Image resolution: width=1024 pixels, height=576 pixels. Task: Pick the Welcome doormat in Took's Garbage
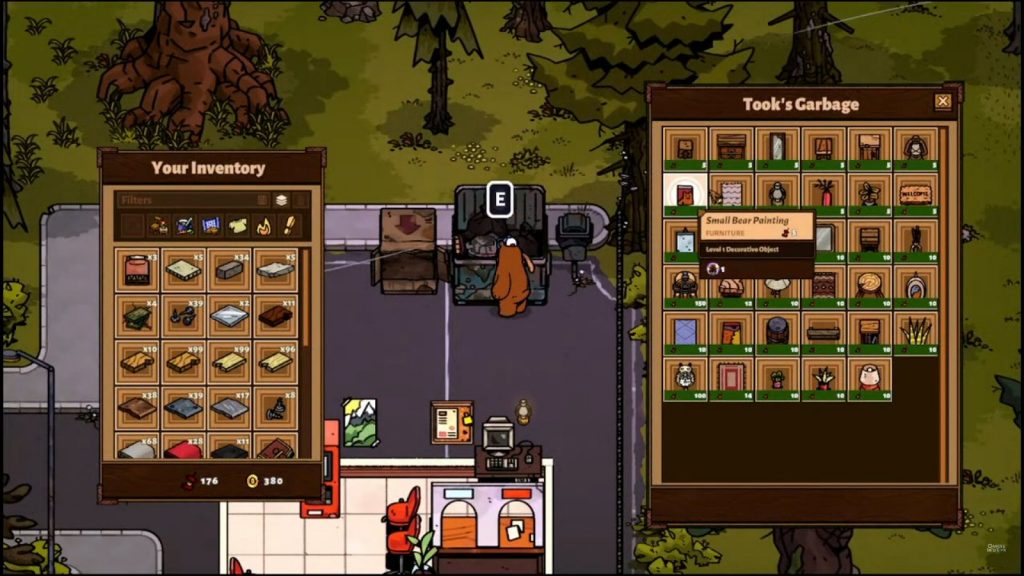915,192
